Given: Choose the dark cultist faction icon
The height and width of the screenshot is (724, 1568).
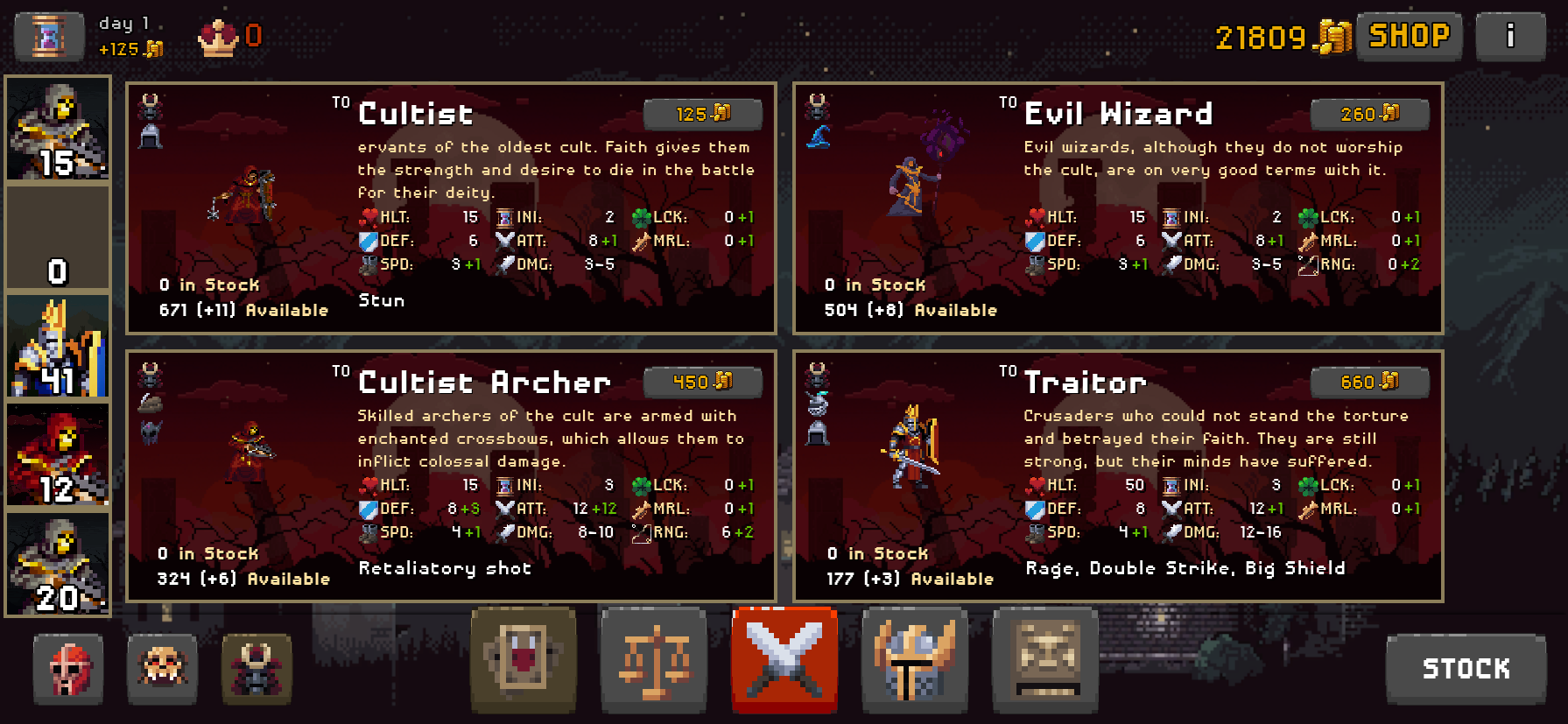Looking at the screenshot, I should pyautogui.click(x=256, y=670).
